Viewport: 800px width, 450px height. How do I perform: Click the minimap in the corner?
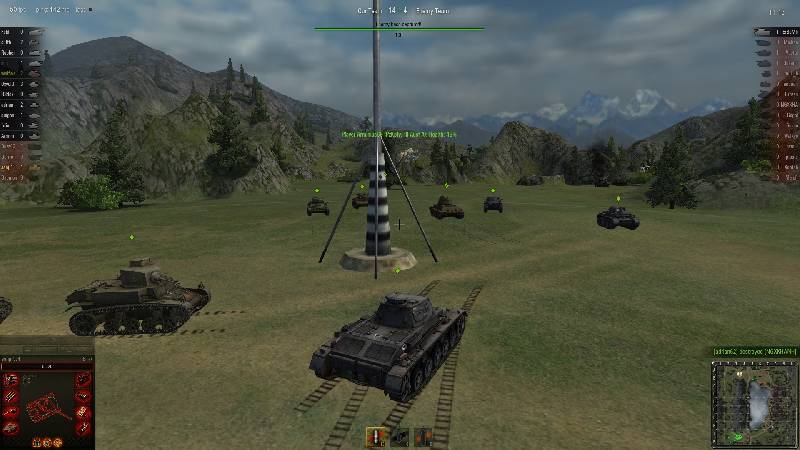pos(754,402)
